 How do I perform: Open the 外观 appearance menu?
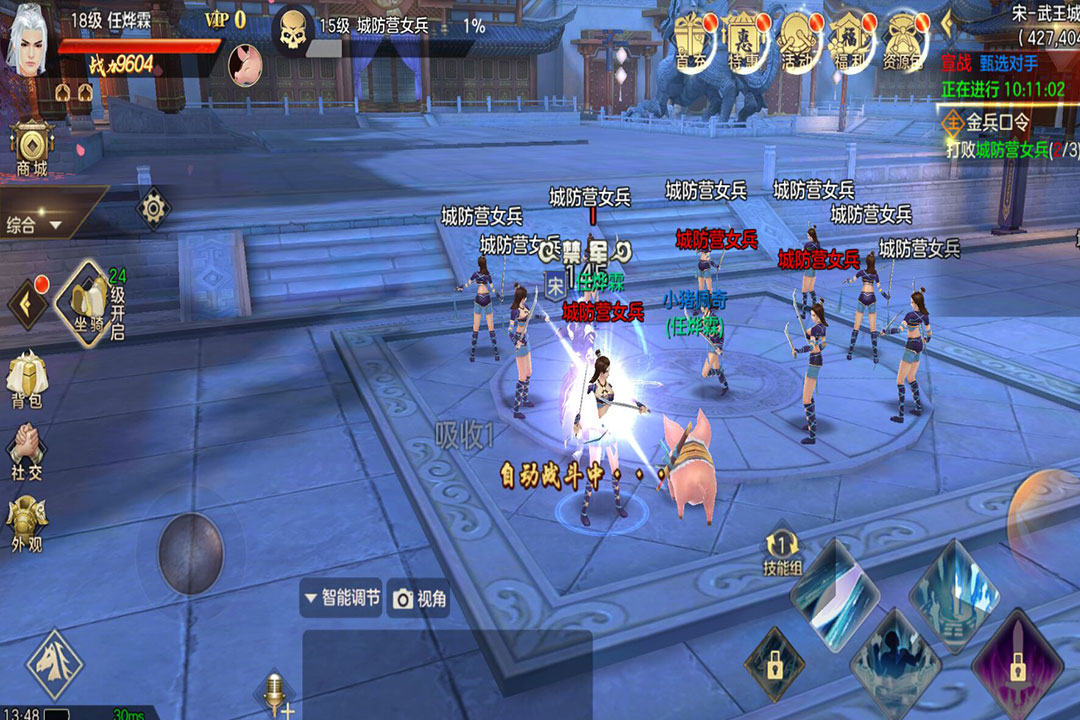click(27, 527)
